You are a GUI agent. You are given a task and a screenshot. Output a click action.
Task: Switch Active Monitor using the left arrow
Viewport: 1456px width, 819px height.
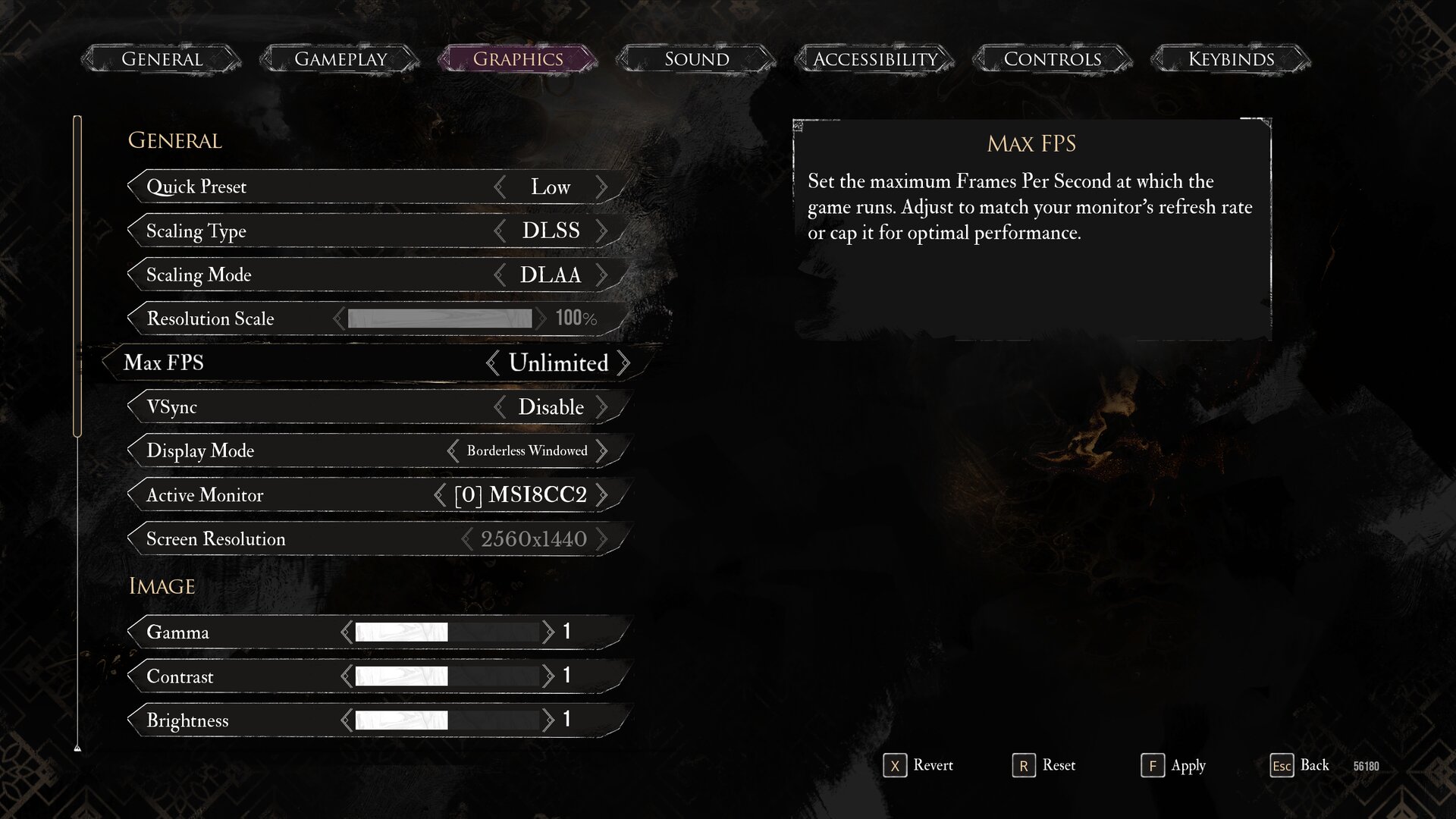pos(440,495)
